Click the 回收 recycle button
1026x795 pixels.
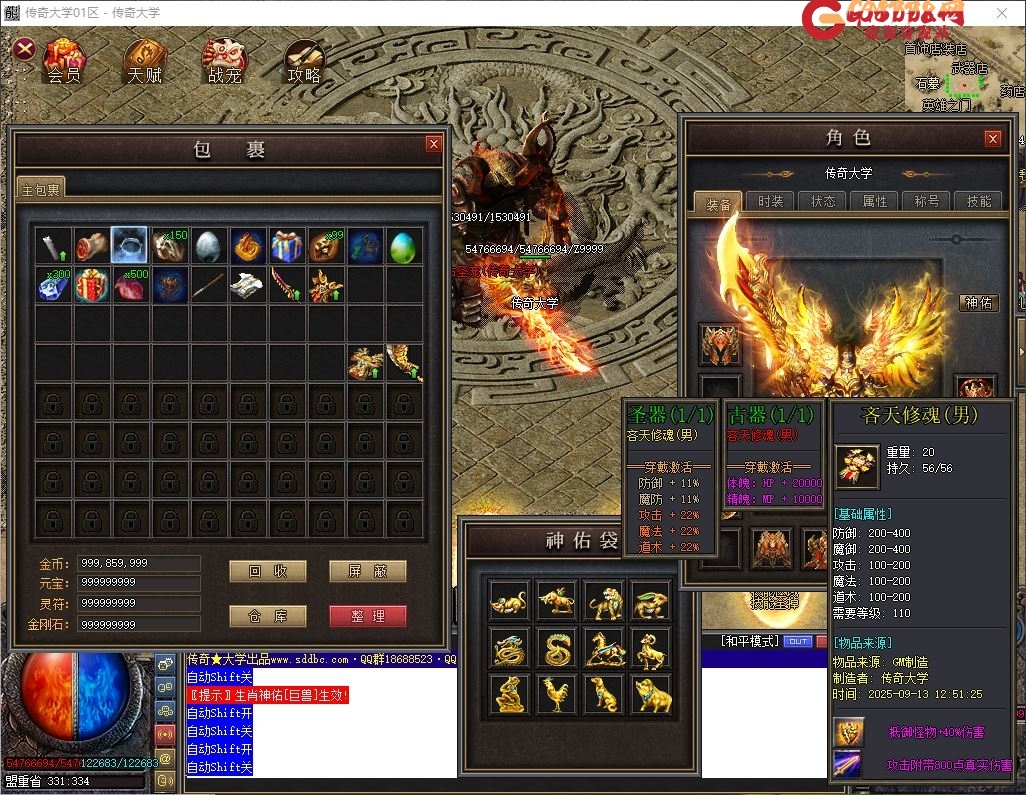[x=267, y=571]
